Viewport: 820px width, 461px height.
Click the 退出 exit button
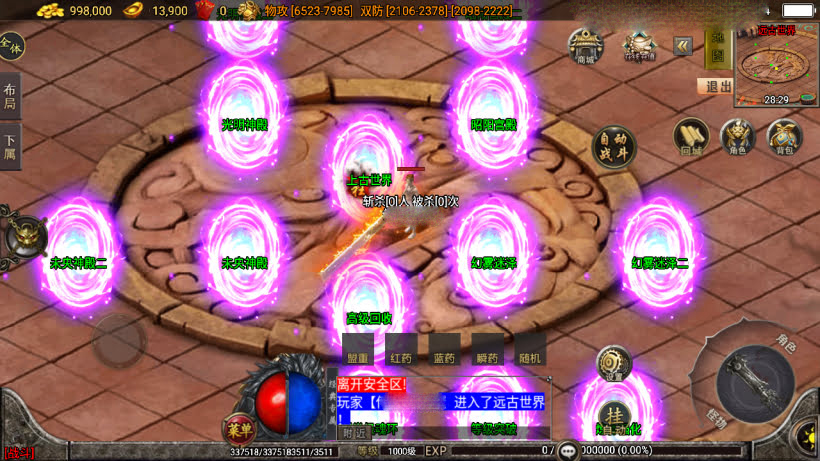point(715,87)
